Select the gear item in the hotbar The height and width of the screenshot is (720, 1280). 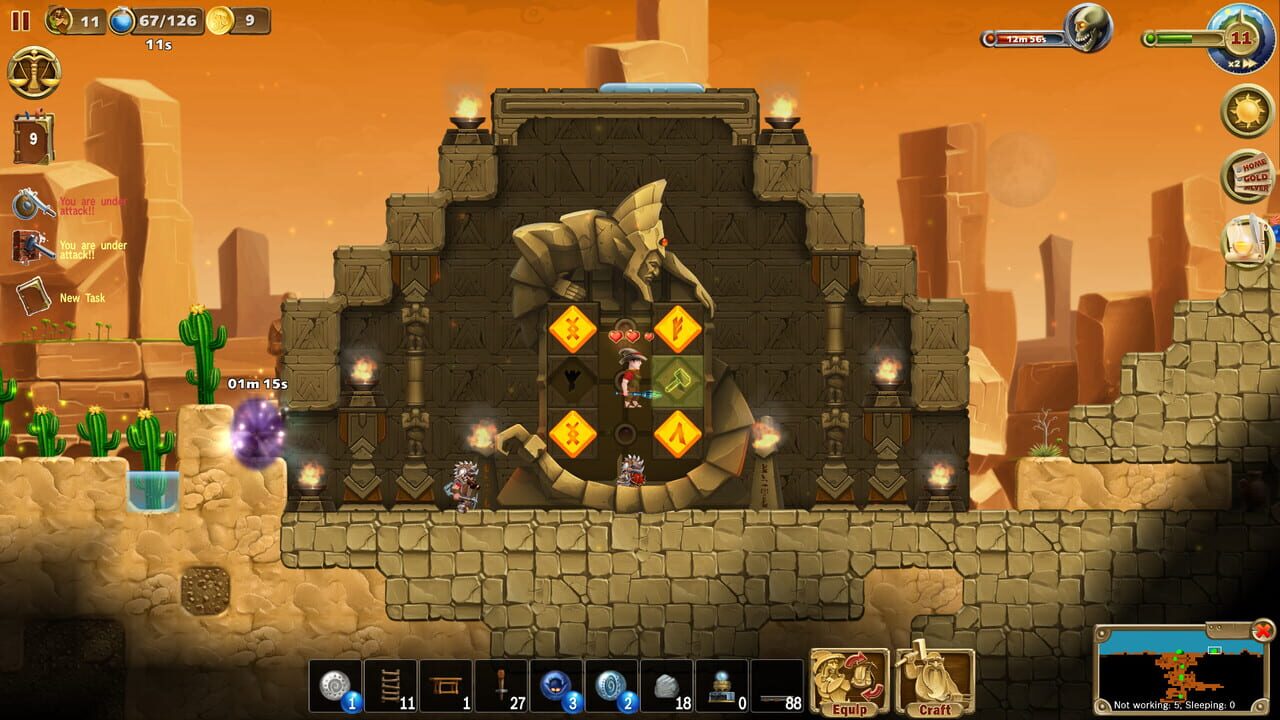[333, 686]
